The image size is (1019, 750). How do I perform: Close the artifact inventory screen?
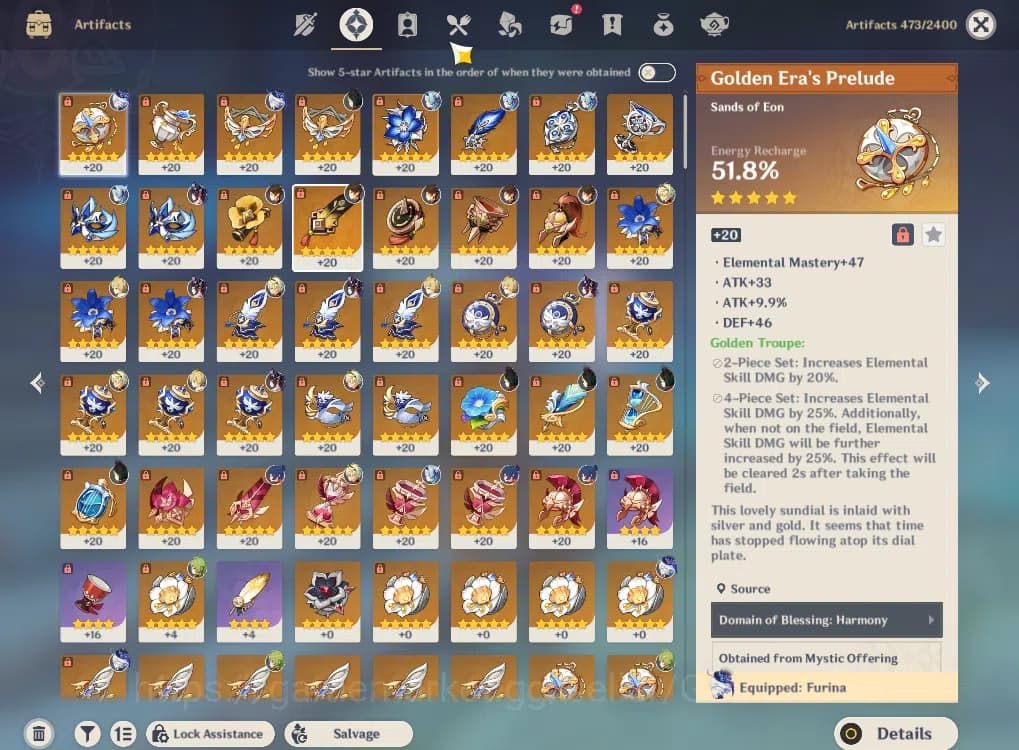[981, 25]
